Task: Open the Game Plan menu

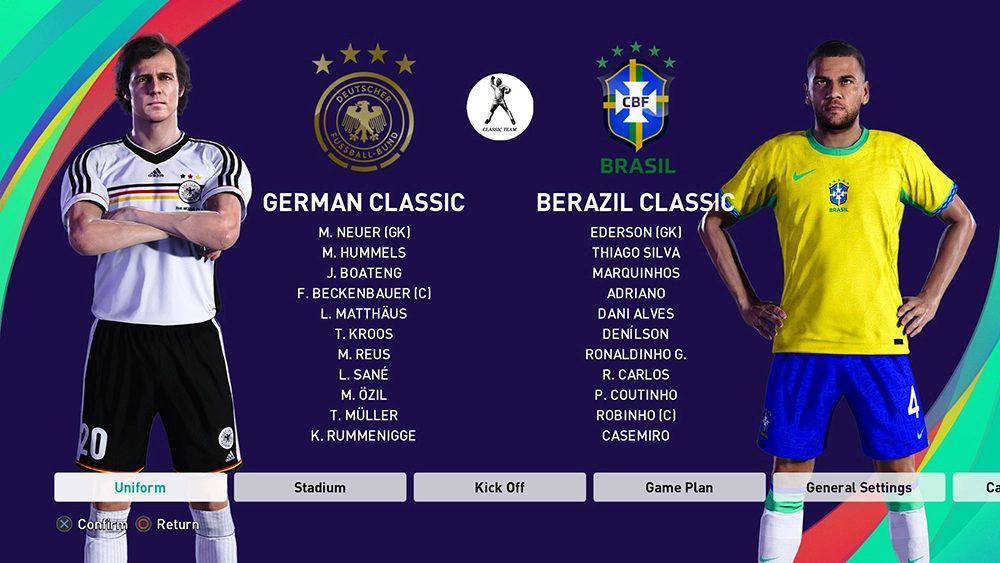Action: click(679, 487)
